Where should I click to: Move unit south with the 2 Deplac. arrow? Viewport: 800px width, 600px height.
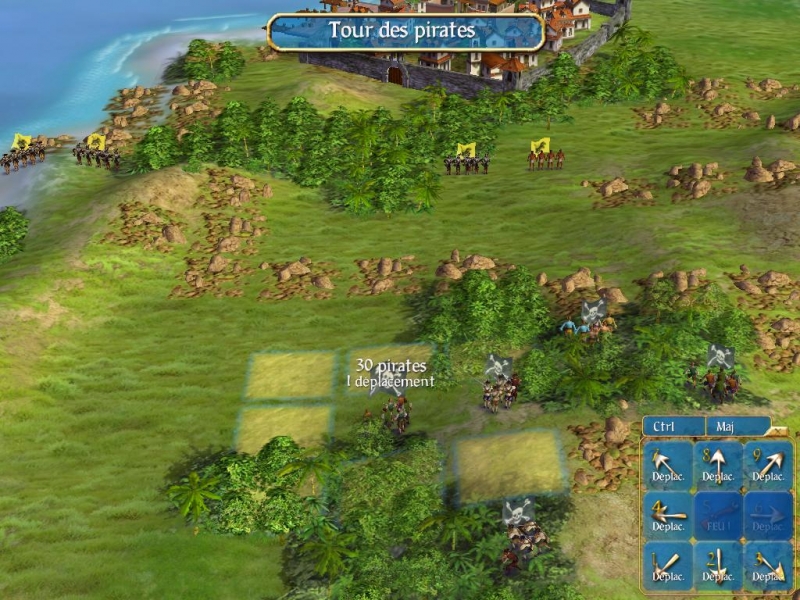pyautogui.click(x=718, y=565)
